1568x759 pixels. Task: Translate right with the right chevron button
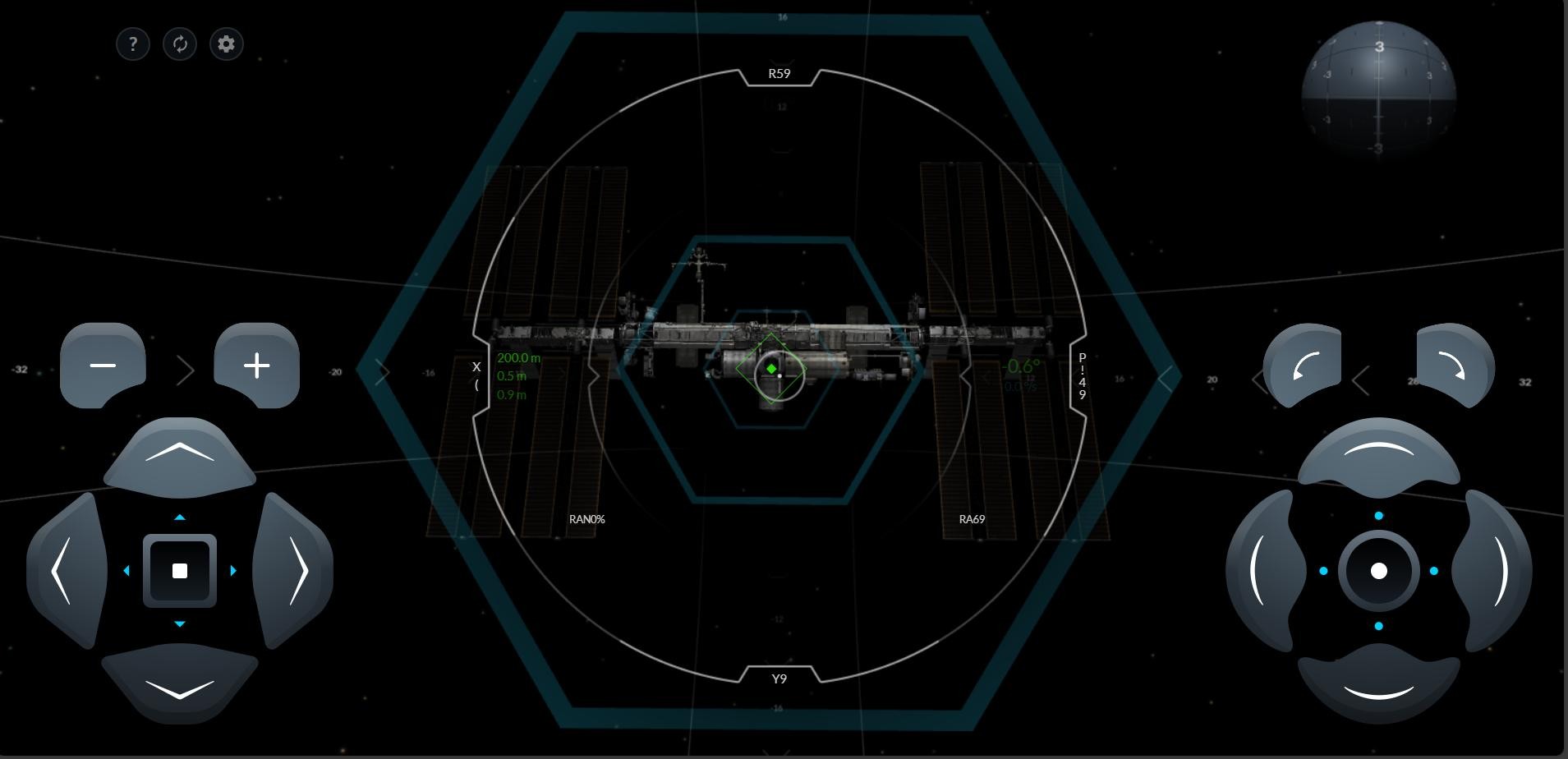[x=294, y=571]
